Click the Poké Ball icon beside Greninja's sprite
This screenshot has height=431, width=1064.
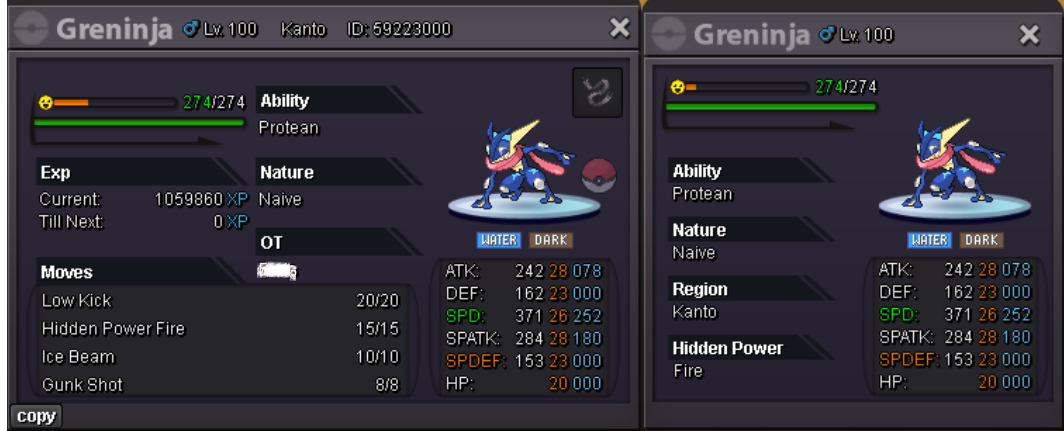pyautogui.click(x=599, y=173)
